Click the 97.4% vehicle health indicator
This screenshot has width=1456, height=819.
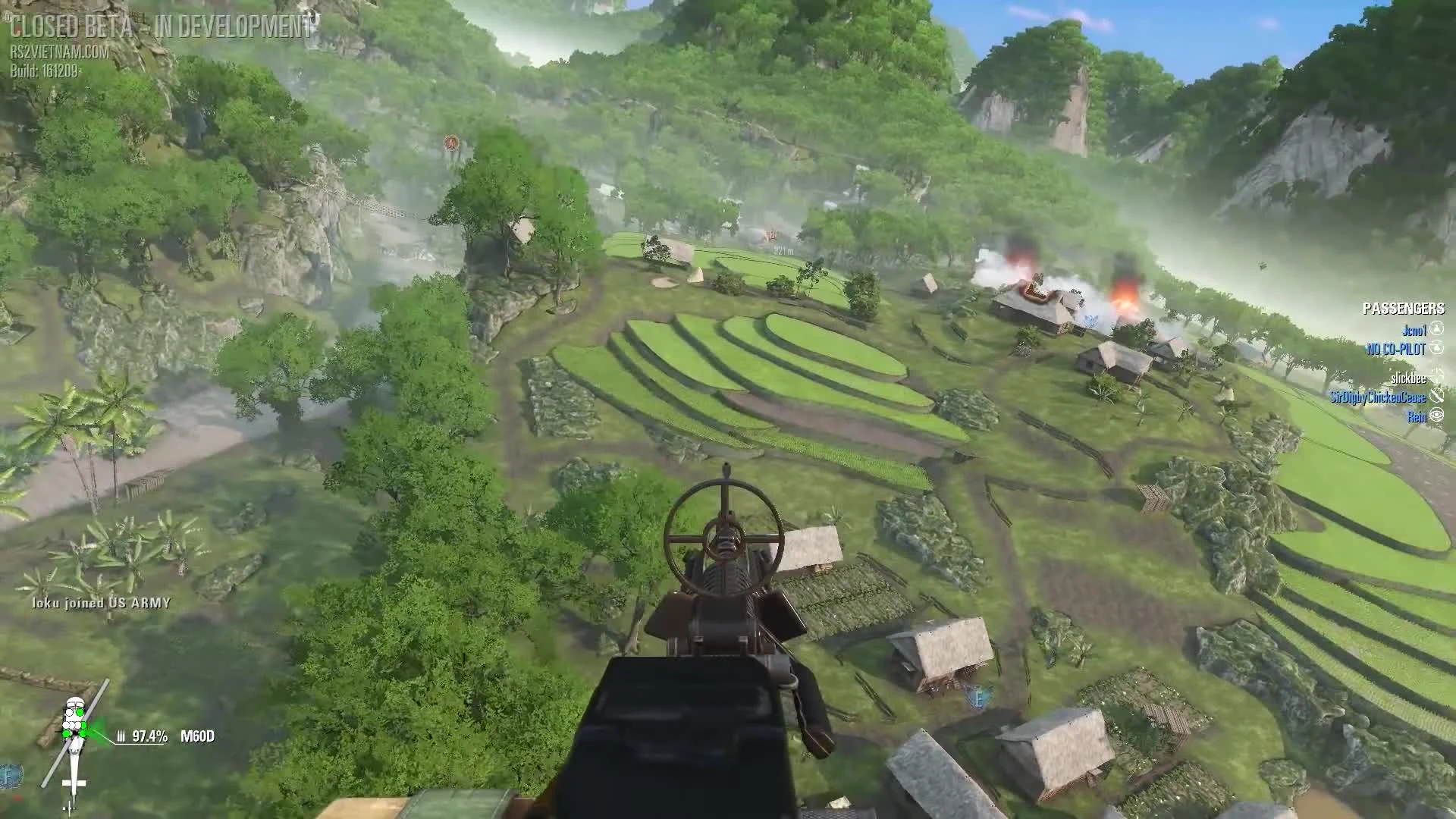pos(151,736)
